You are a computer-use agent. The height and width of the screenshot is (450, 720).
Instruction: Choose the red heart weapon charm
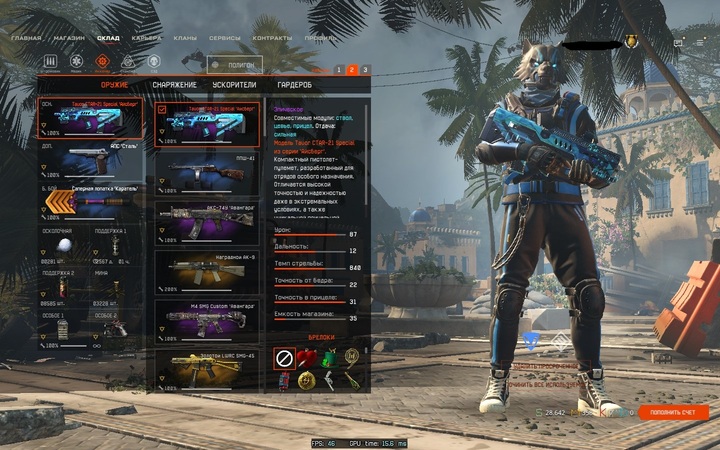(307, 357)
